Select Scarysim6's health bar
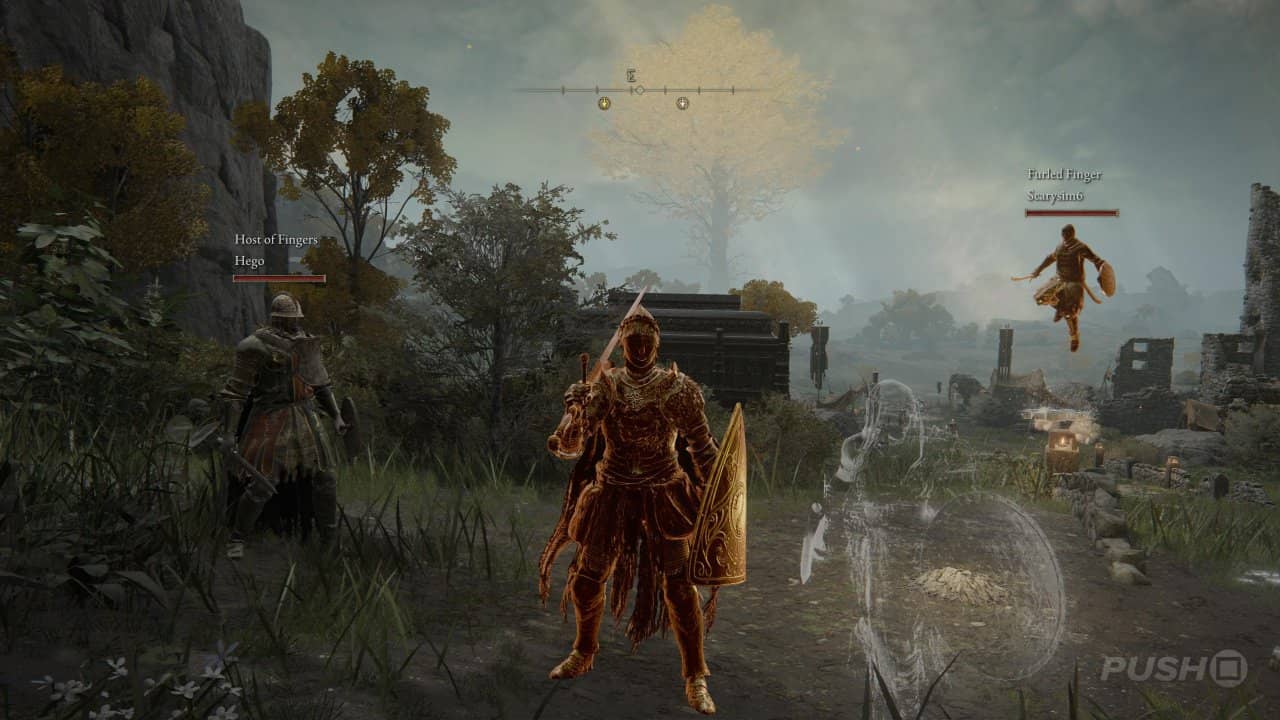1280x720 pixels. tap(1072, 213)
